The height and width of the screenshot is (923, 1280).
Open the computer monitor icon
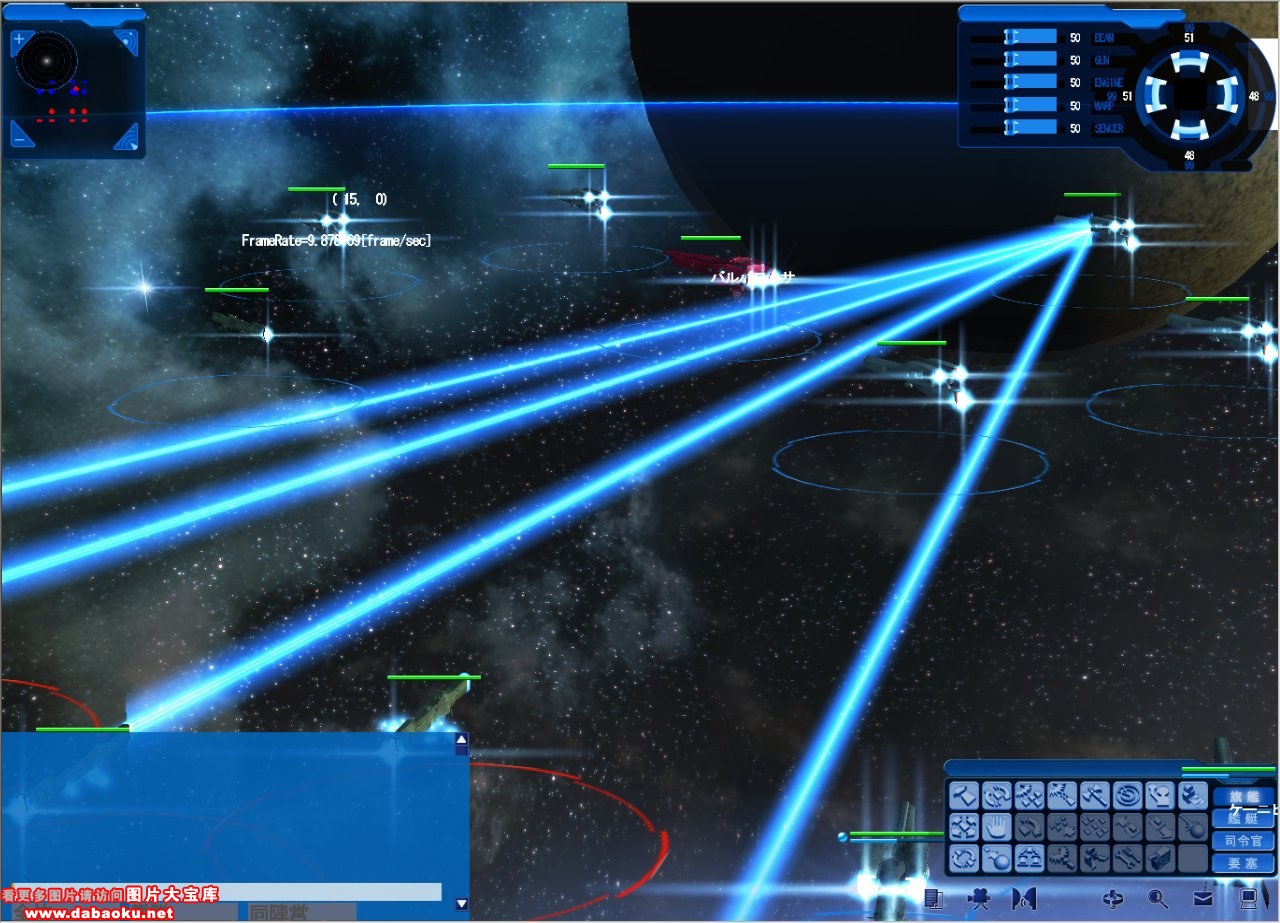click(1248, 898)
